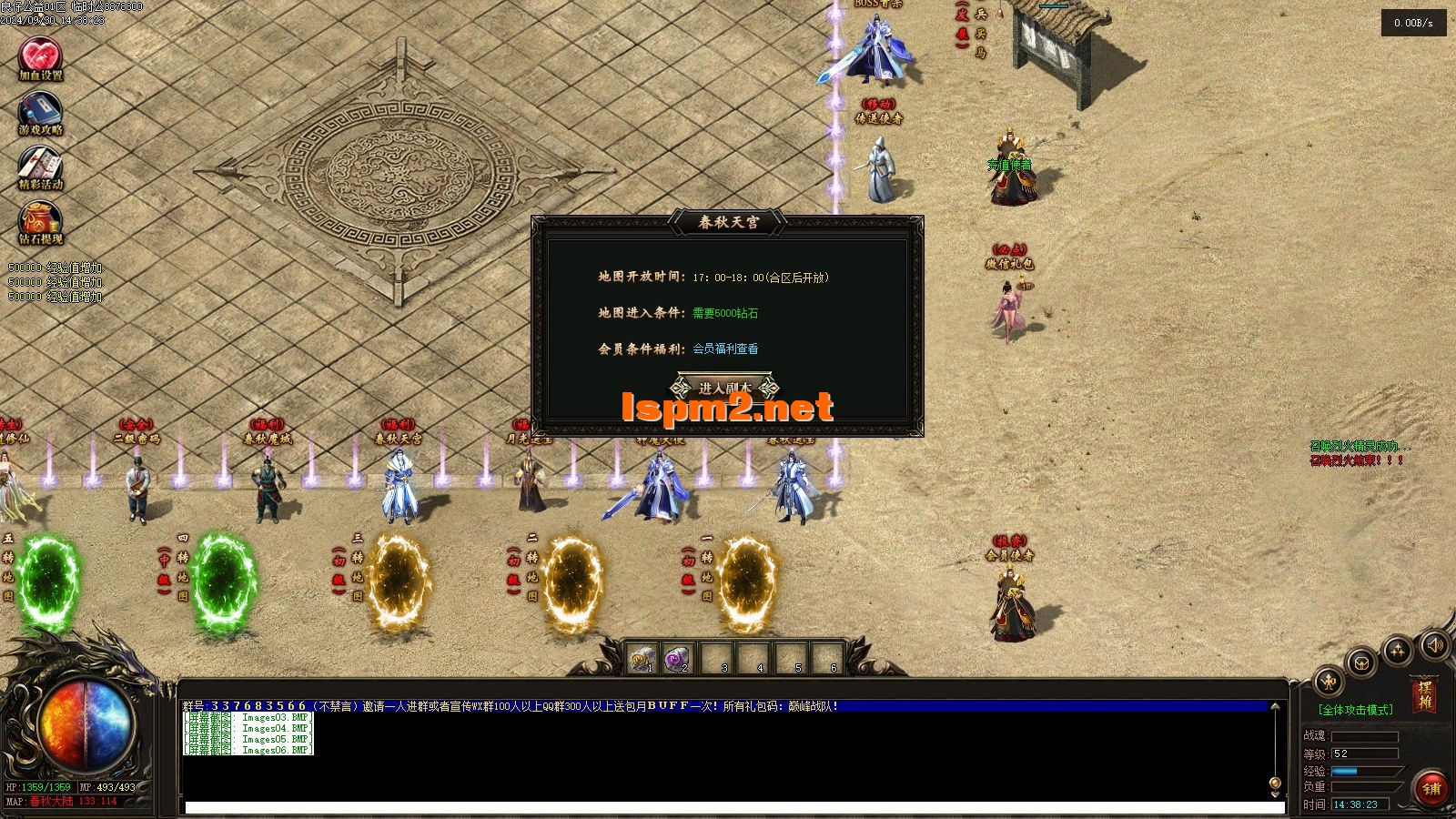Open the skills icon with three stars

tap(1397, 650)
